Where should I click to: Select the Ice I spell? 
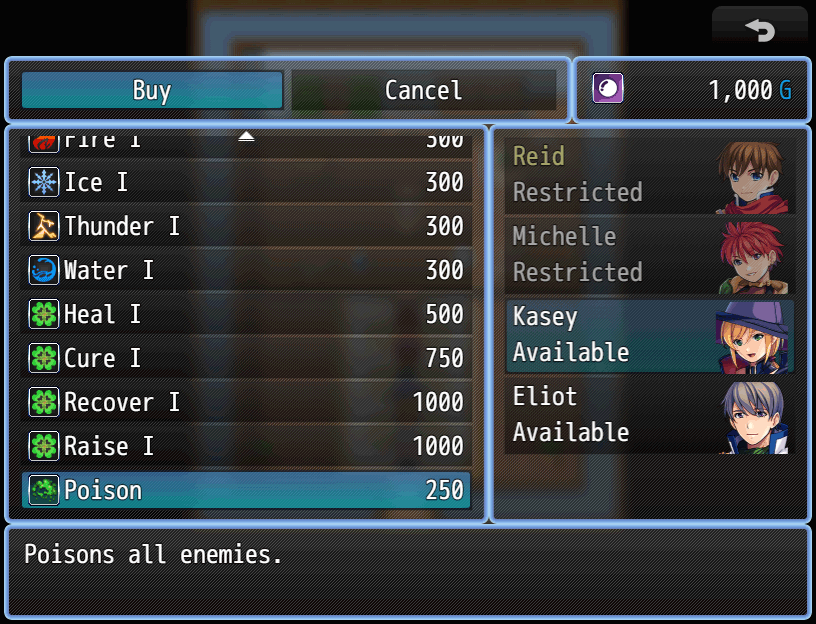(246, 182)
